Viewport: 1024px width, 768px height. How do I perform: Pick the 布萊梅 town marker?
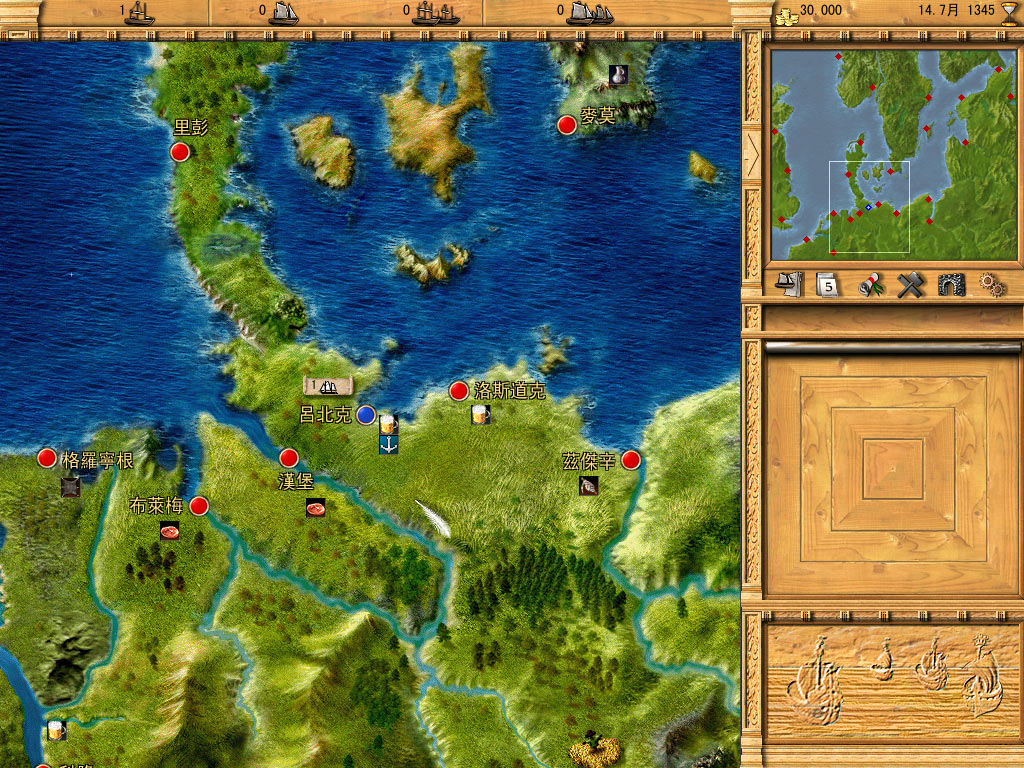(199, 506)
